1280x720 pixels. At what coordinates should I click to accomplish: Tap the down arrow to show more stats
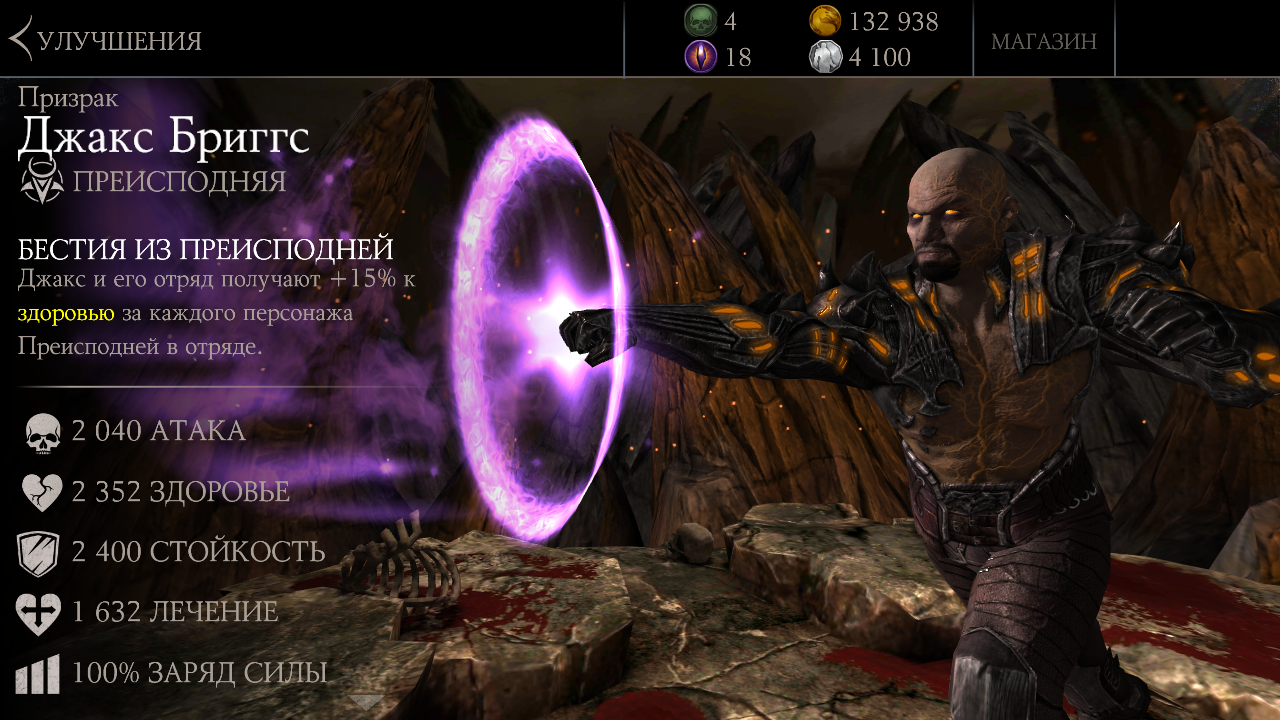[x=366, y=702]
